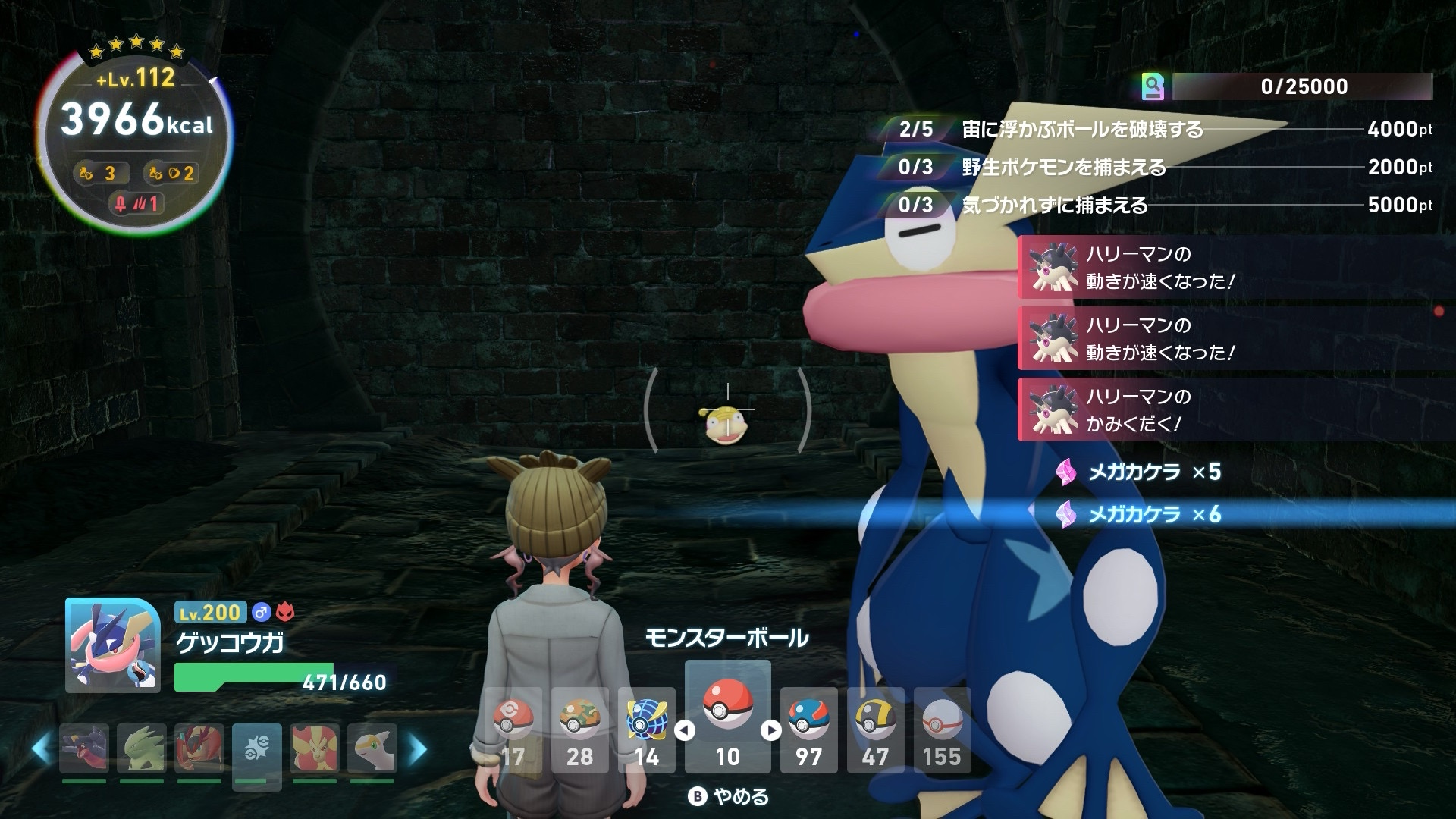Open the Greninja active Pokémon portrait
The height and width of the screenshot is (819, 1456).
(113, 645)
